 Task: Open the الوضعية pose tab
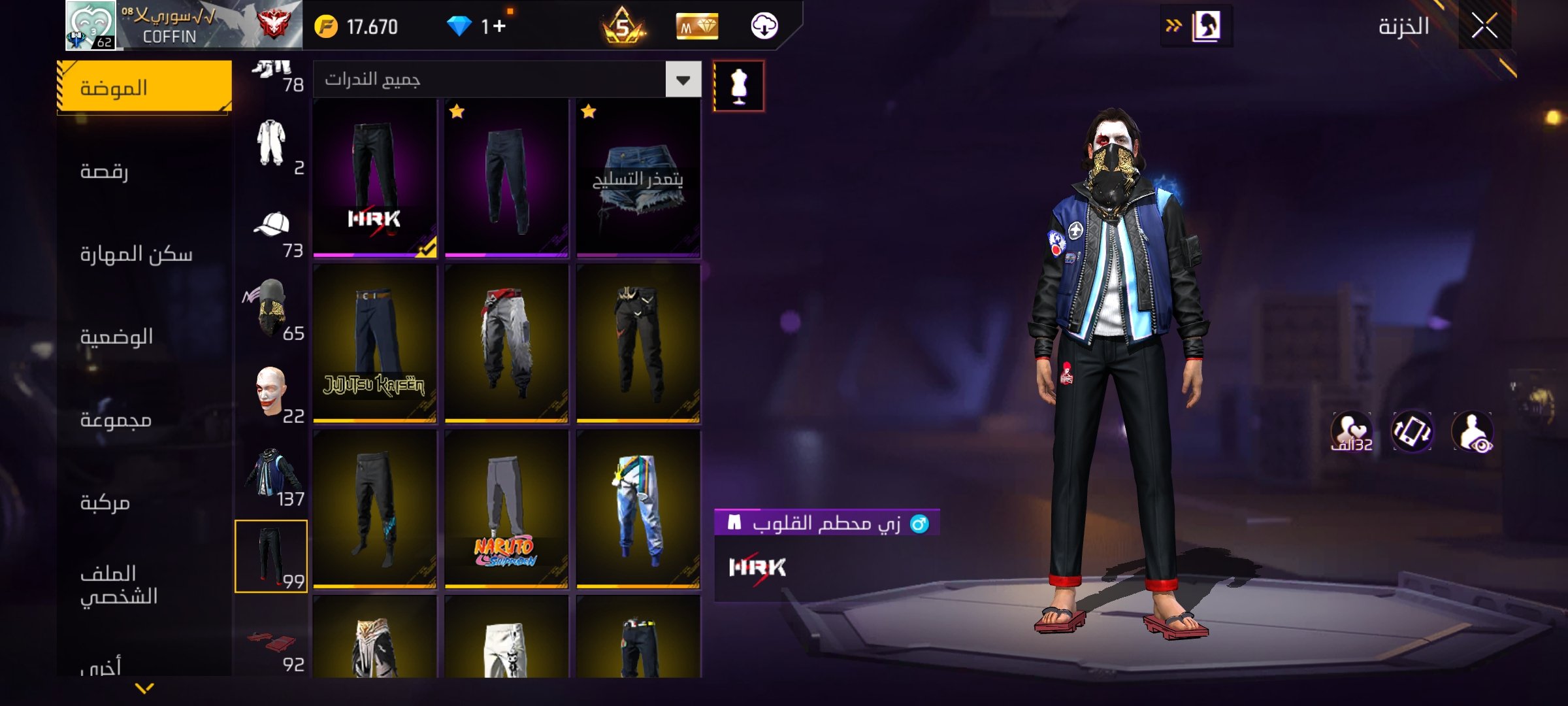[144, 337]
